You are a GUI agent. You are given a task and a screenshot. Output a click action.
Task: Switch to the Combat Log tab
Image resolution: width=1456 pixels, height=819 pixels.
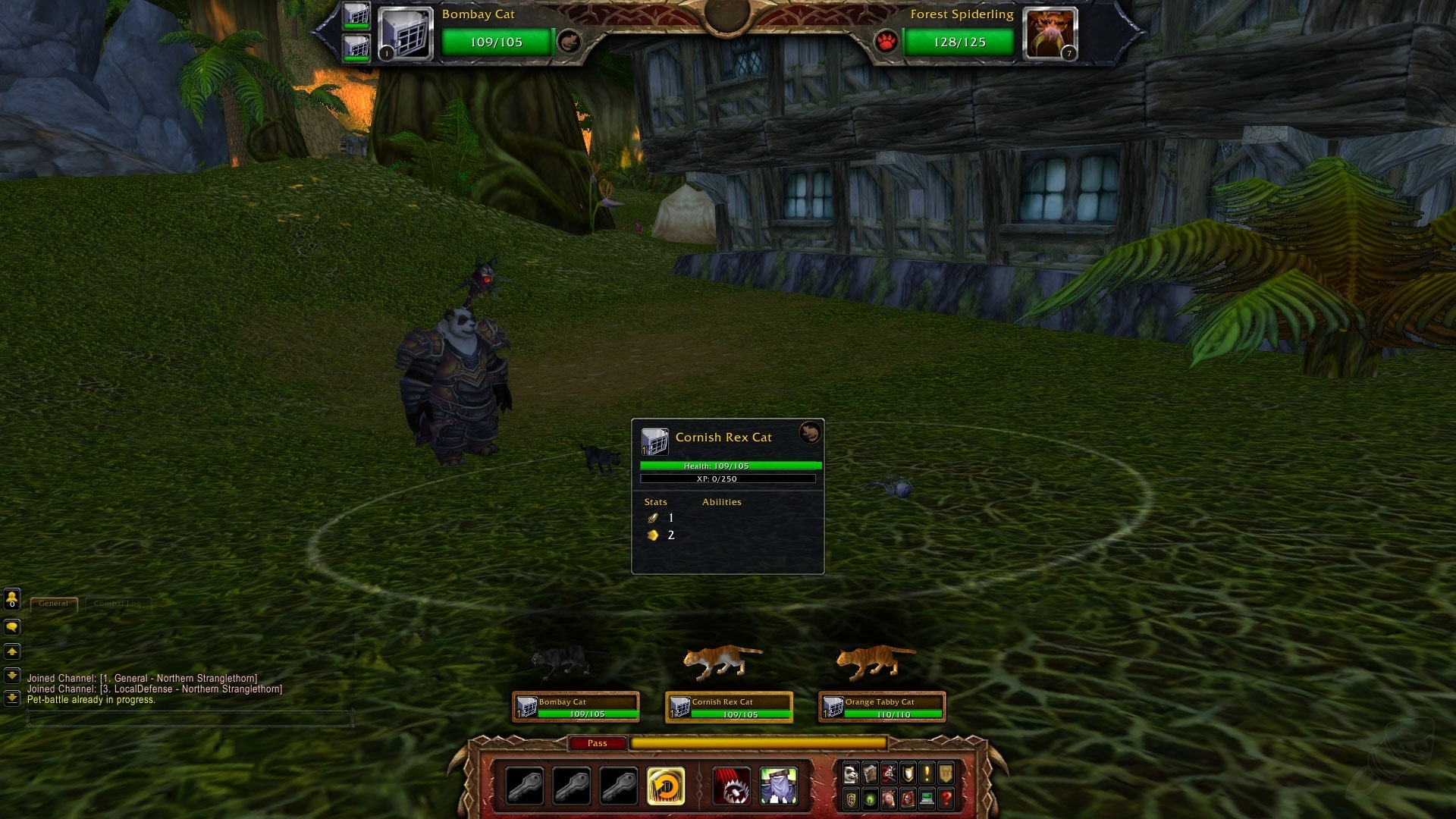[x=118, y=604]
